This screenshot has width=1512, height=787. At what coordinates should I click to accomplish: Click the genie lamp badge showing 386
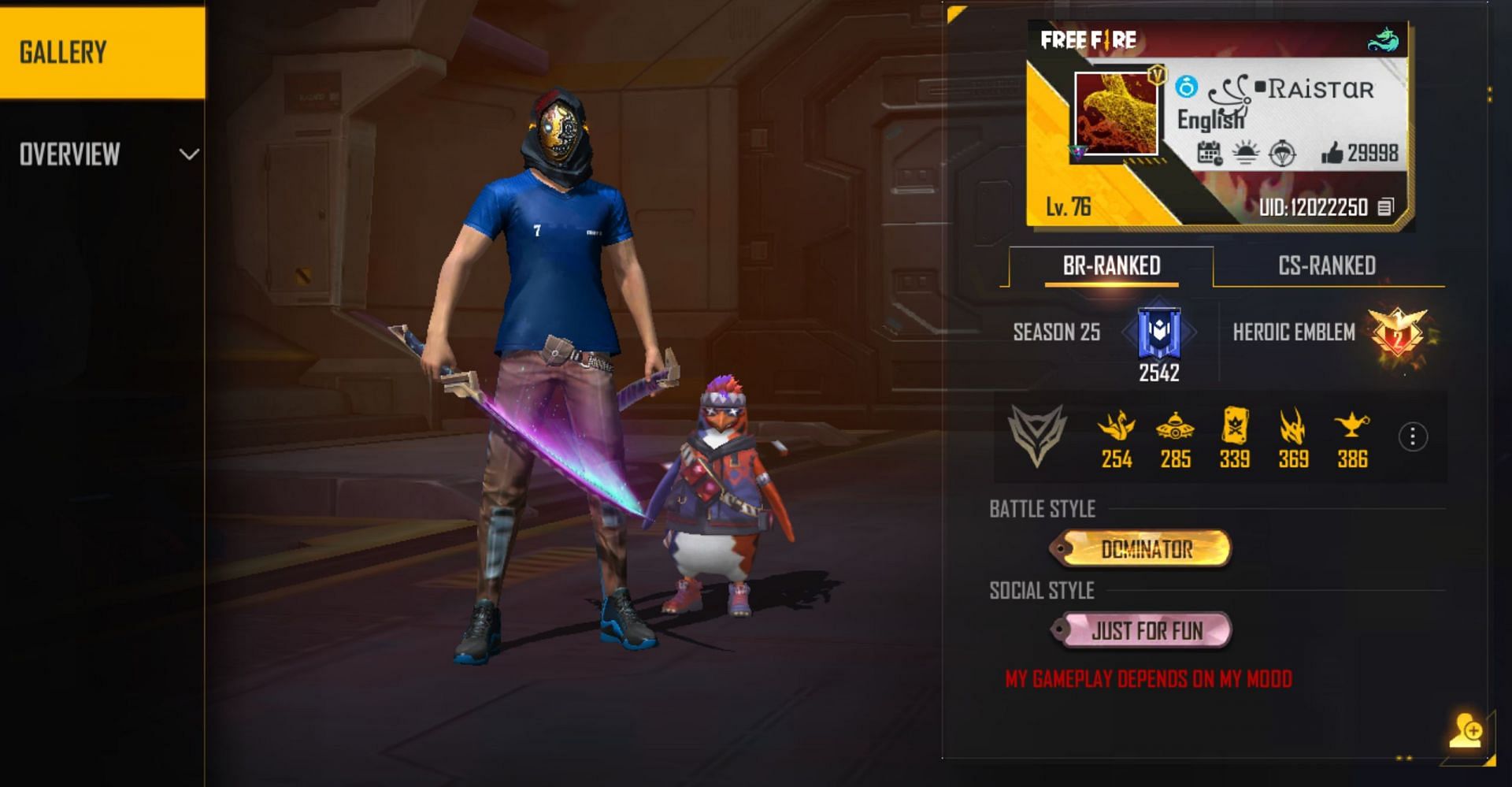click(x=1351, y=428)
